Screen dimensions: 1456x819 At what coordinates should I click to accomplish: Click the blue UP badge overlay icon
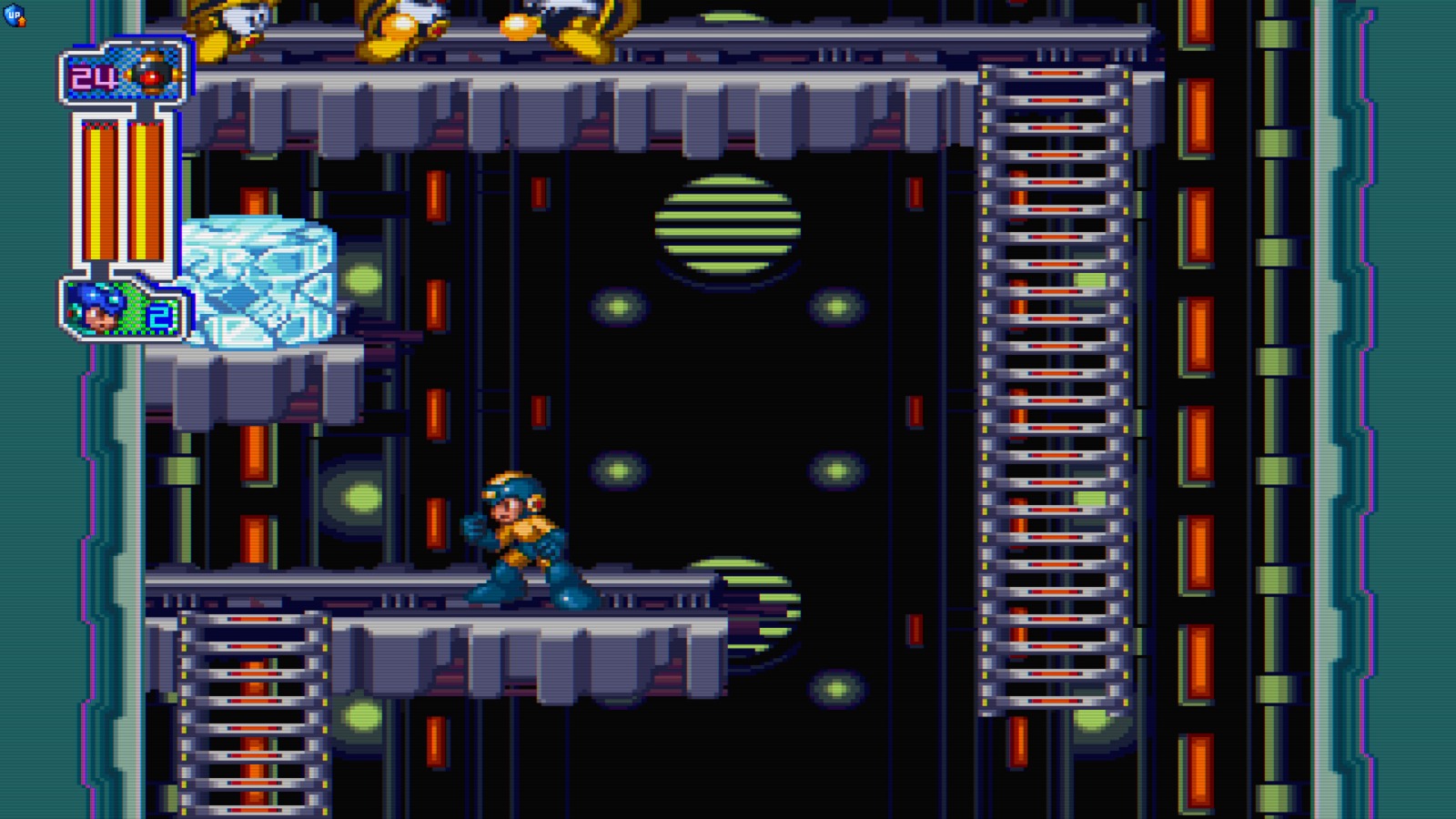(15, 15)
